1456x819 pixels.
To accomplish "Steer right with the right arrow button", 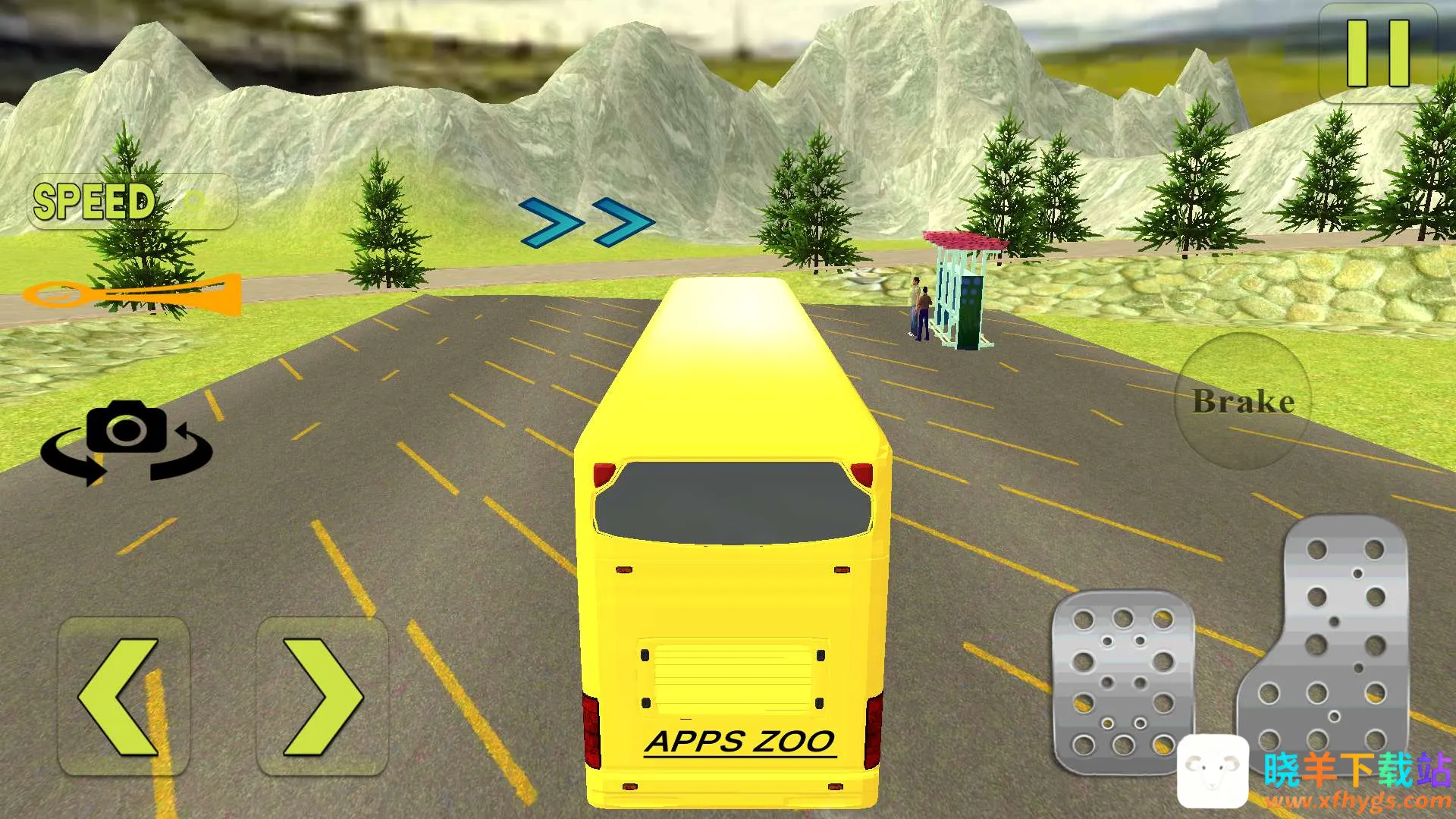I will click(322, 696).
